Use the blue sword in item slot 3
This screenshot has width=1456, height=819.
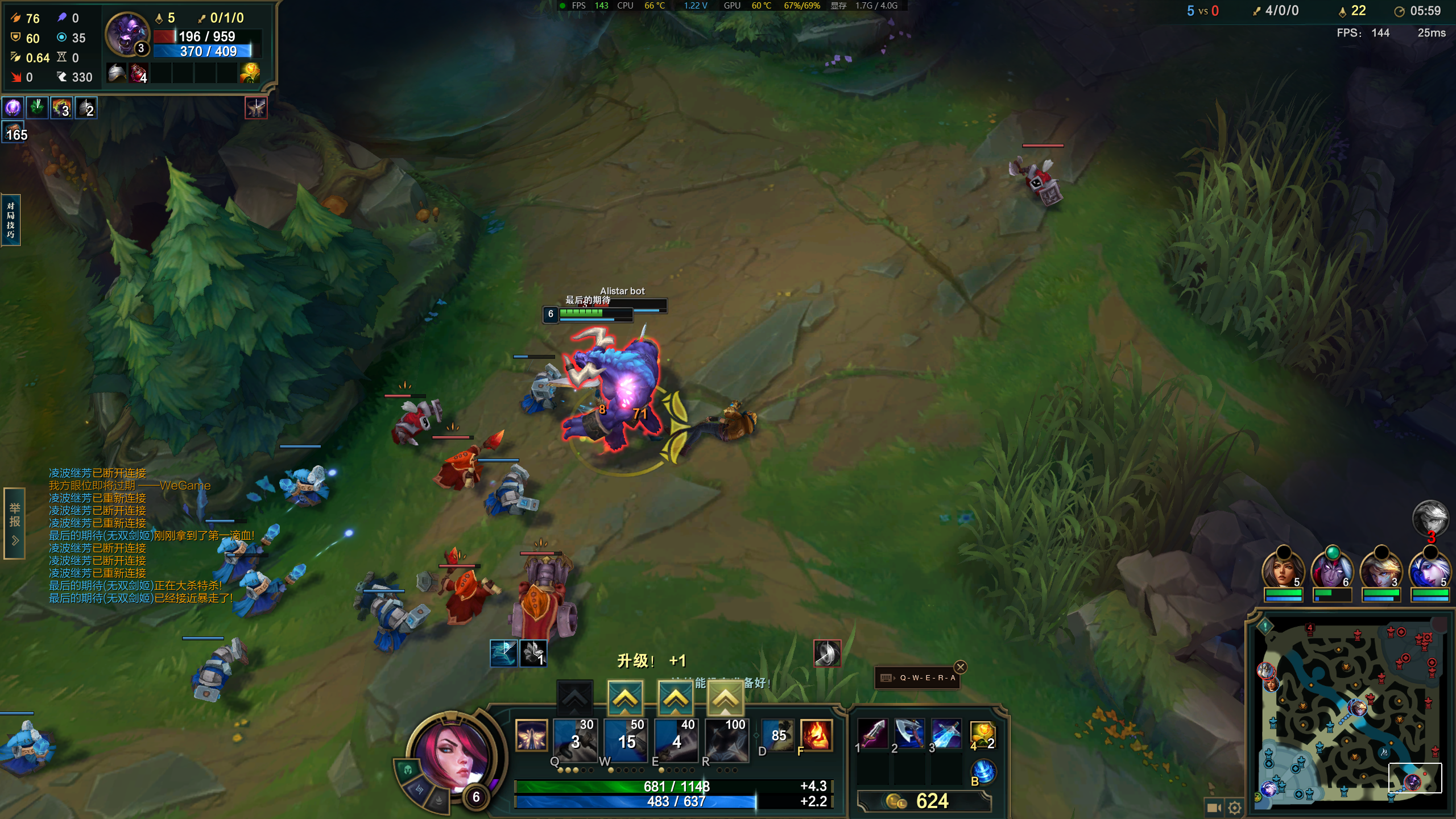point(946,734)
